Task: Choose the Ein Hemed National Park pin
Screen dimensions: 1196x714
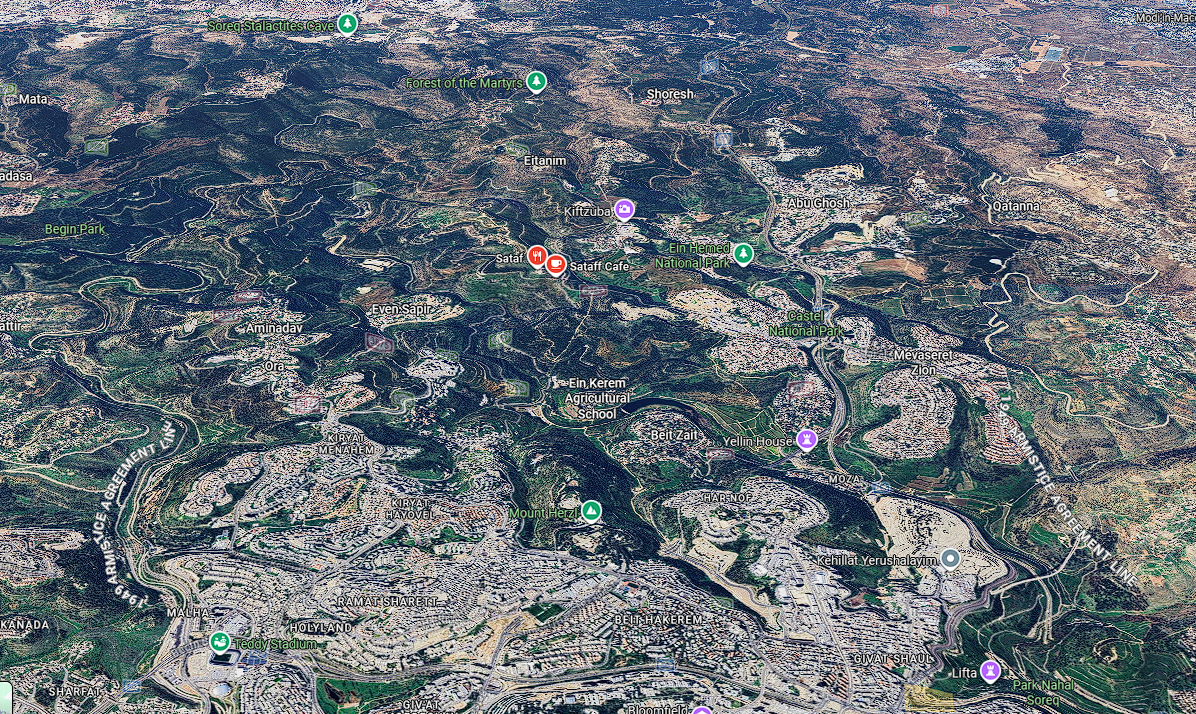Action: pyautogui.click(x=743, y=254)
